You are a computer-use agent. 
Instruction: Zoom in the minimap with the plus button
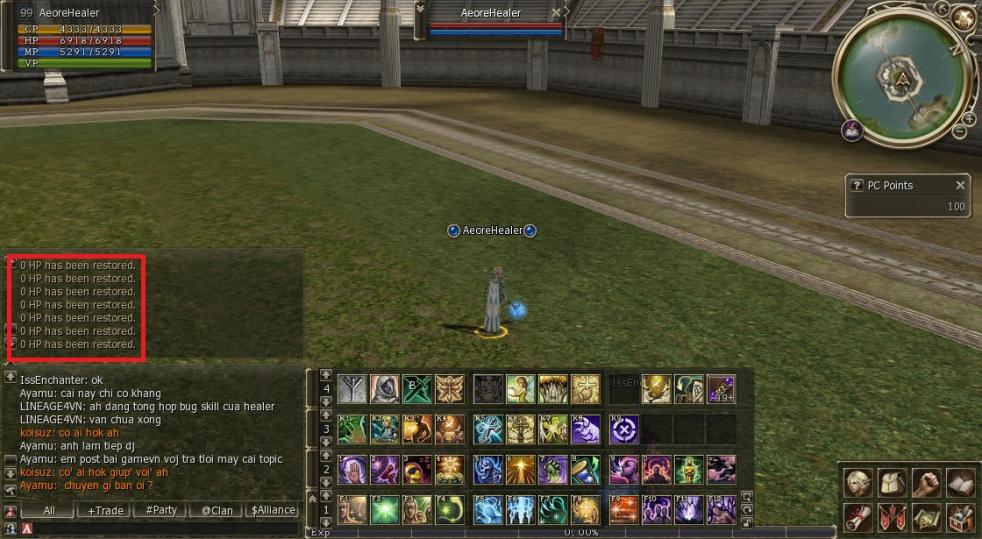[969, 118]
